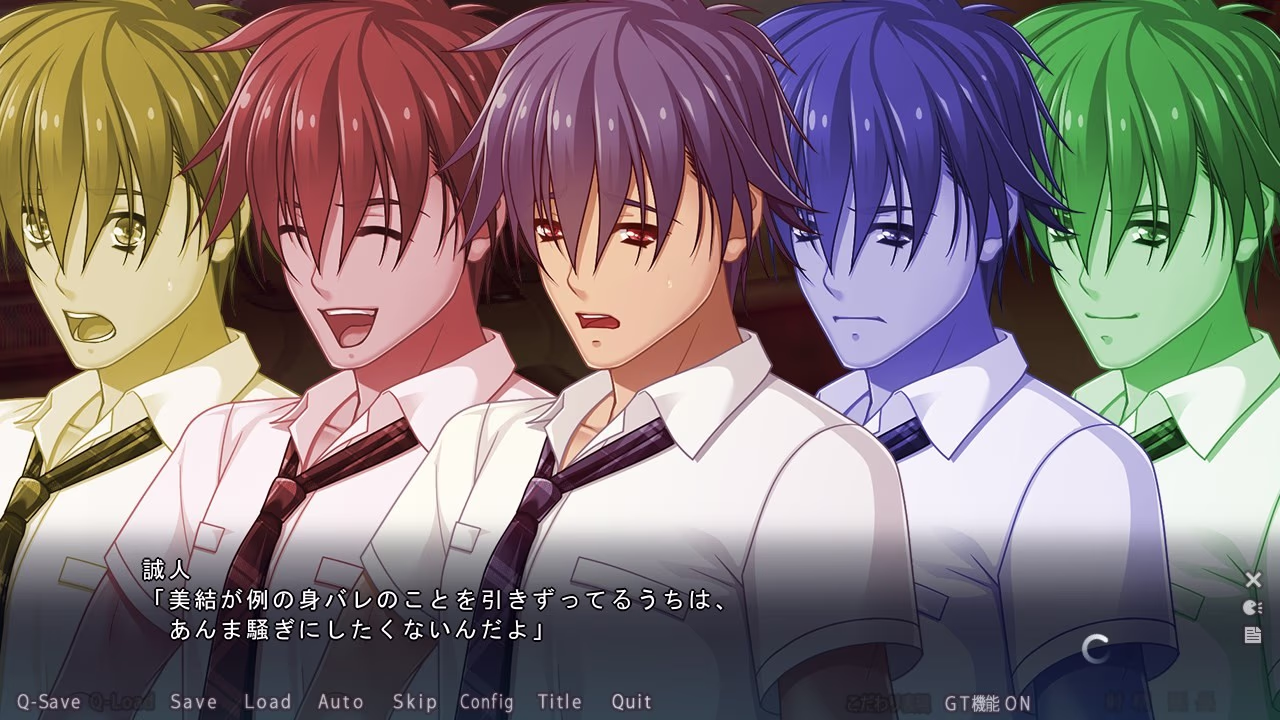This screenshot has height=720, width=1280.
Task: Hide the message window with the X icon
Action: [x=1253, y=580]
